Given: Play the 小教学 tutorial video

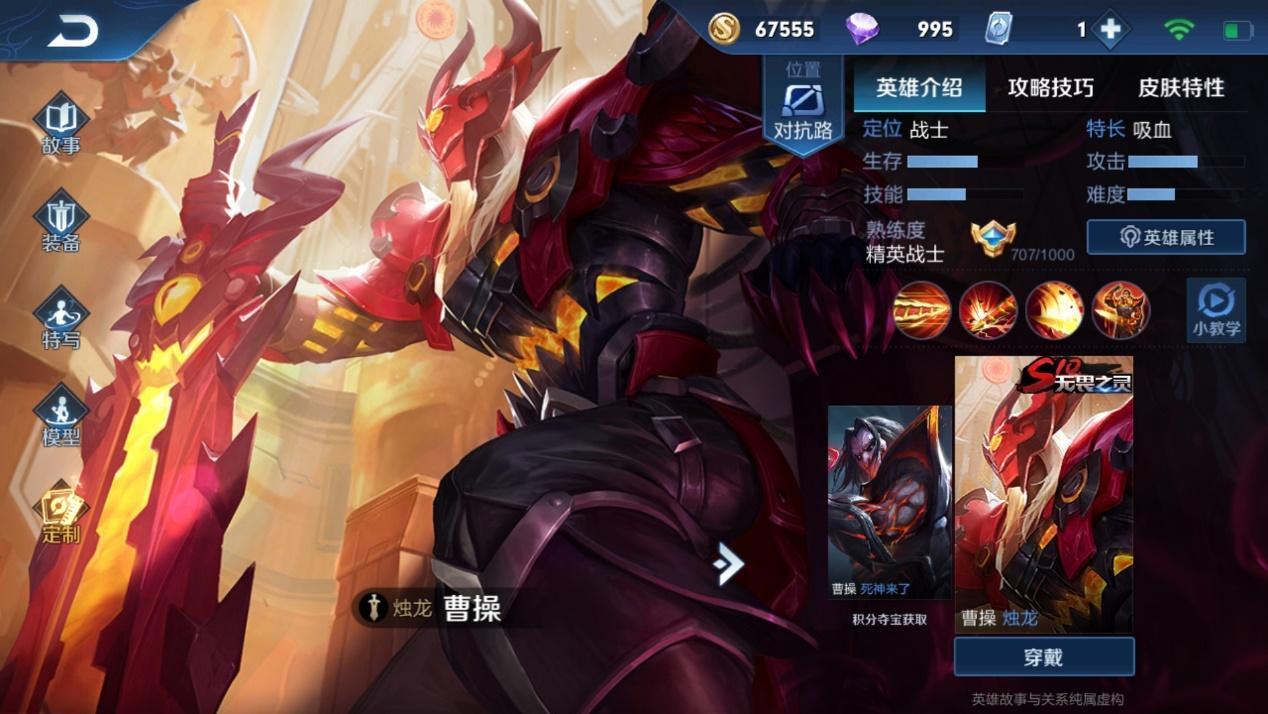Looking at the screenshot, I should tap(1216, 309).
